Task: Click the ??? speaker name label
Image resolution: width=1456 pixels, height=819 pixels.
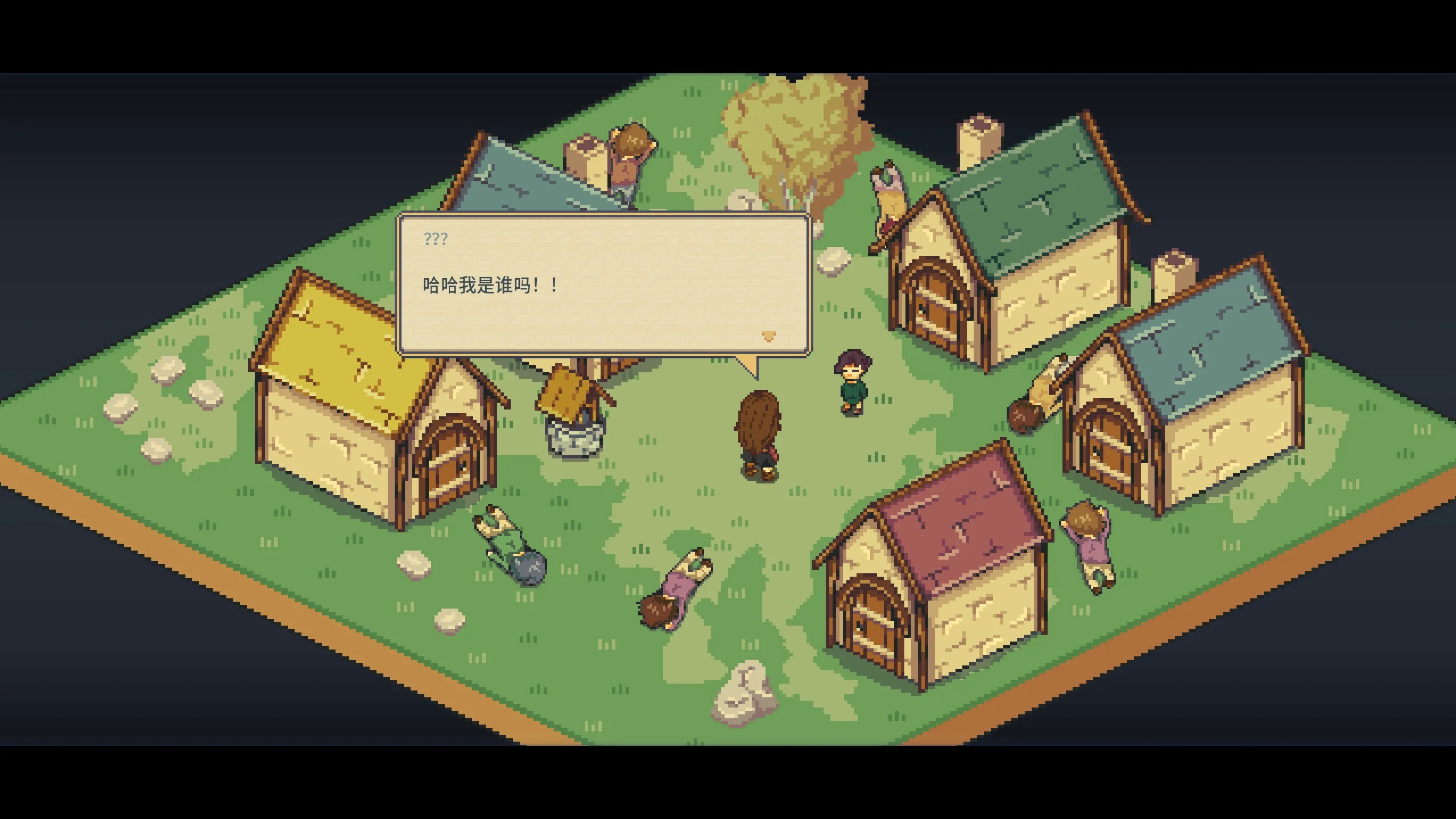Action: pos(435,239)
